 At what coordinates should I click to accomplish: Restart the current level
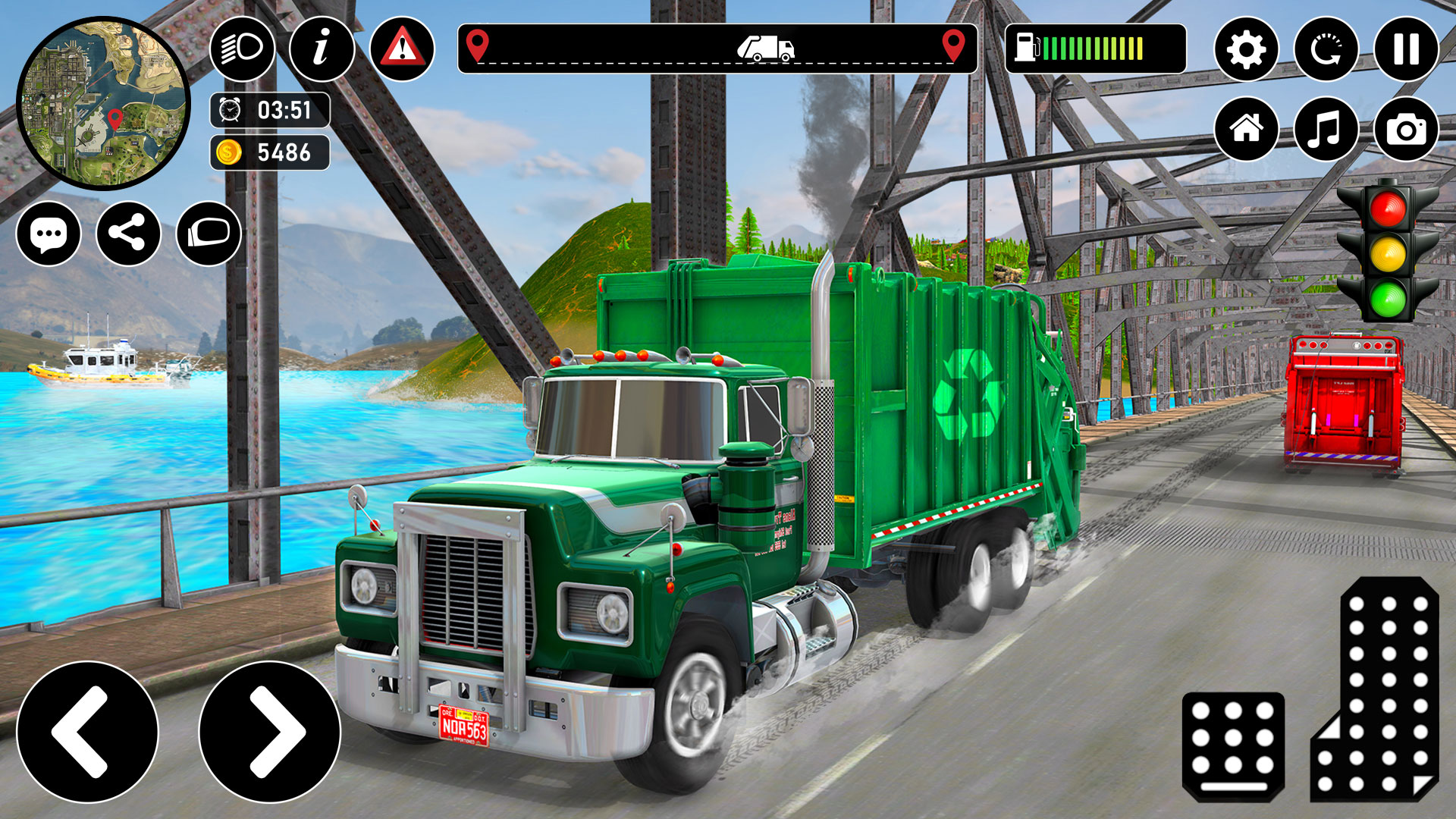pyautogui.click(x=1326, y=50)
